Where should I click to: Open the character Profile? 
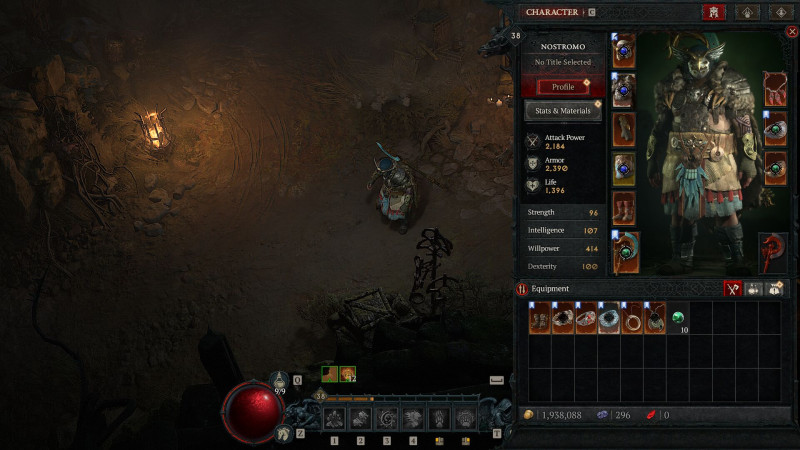coord(563,87)
